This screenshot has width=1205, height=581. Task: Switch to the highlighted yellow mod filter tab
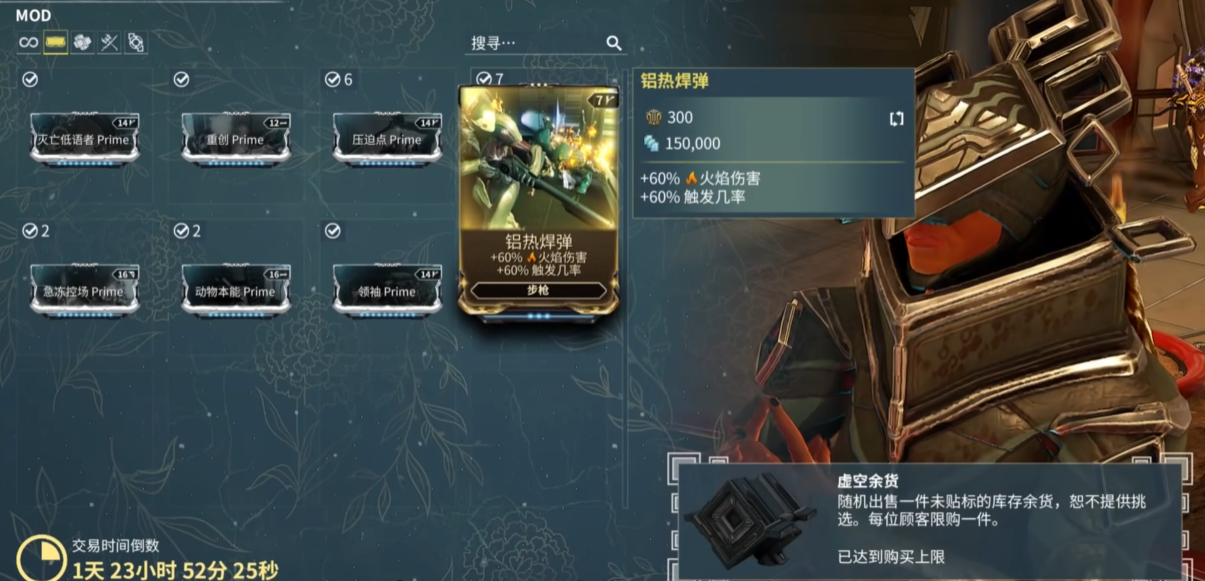click(55, 43)
